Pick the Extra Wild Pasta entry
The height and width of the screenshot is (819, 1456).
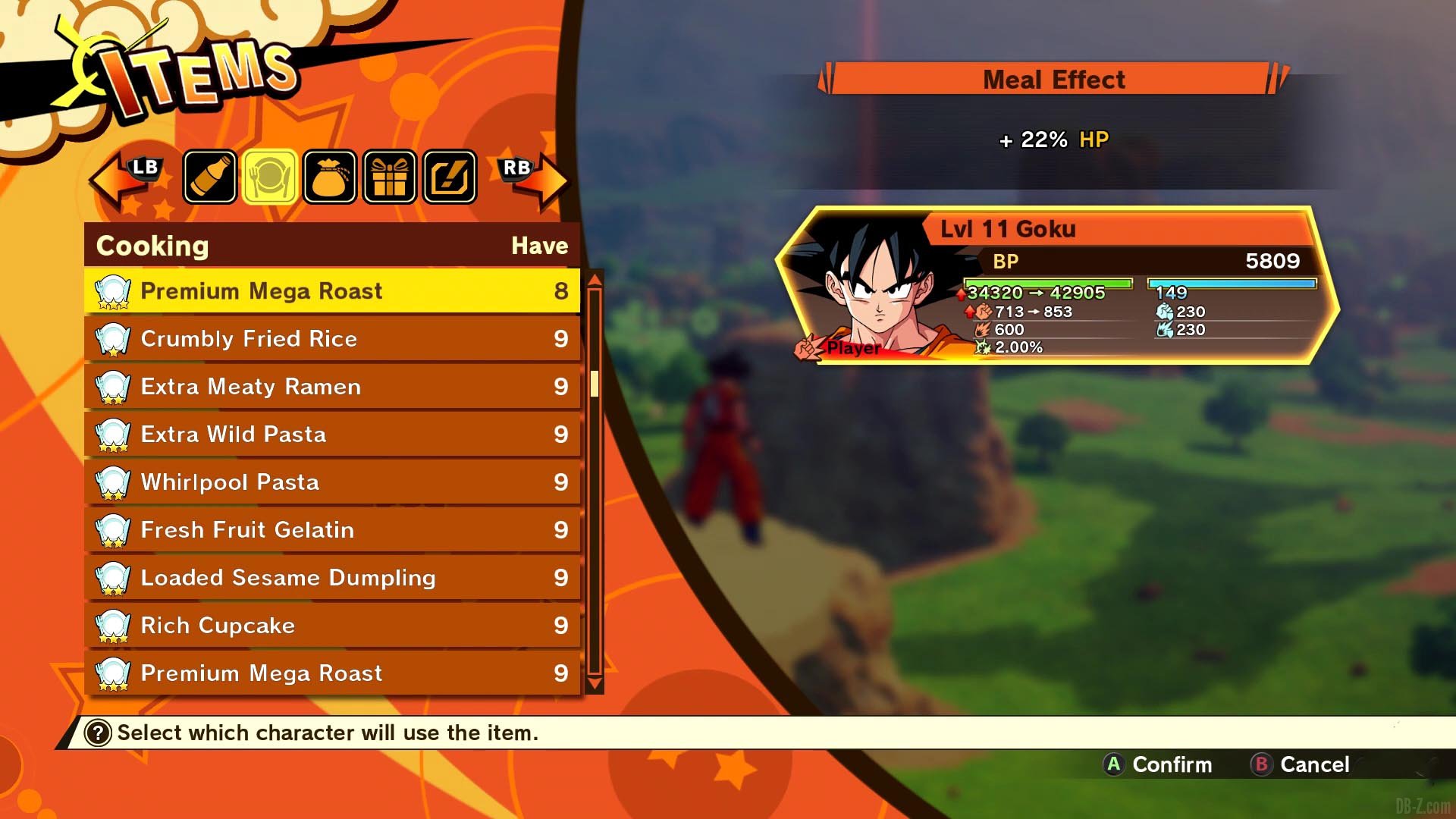pyautogui.click(x=331, y=435)
